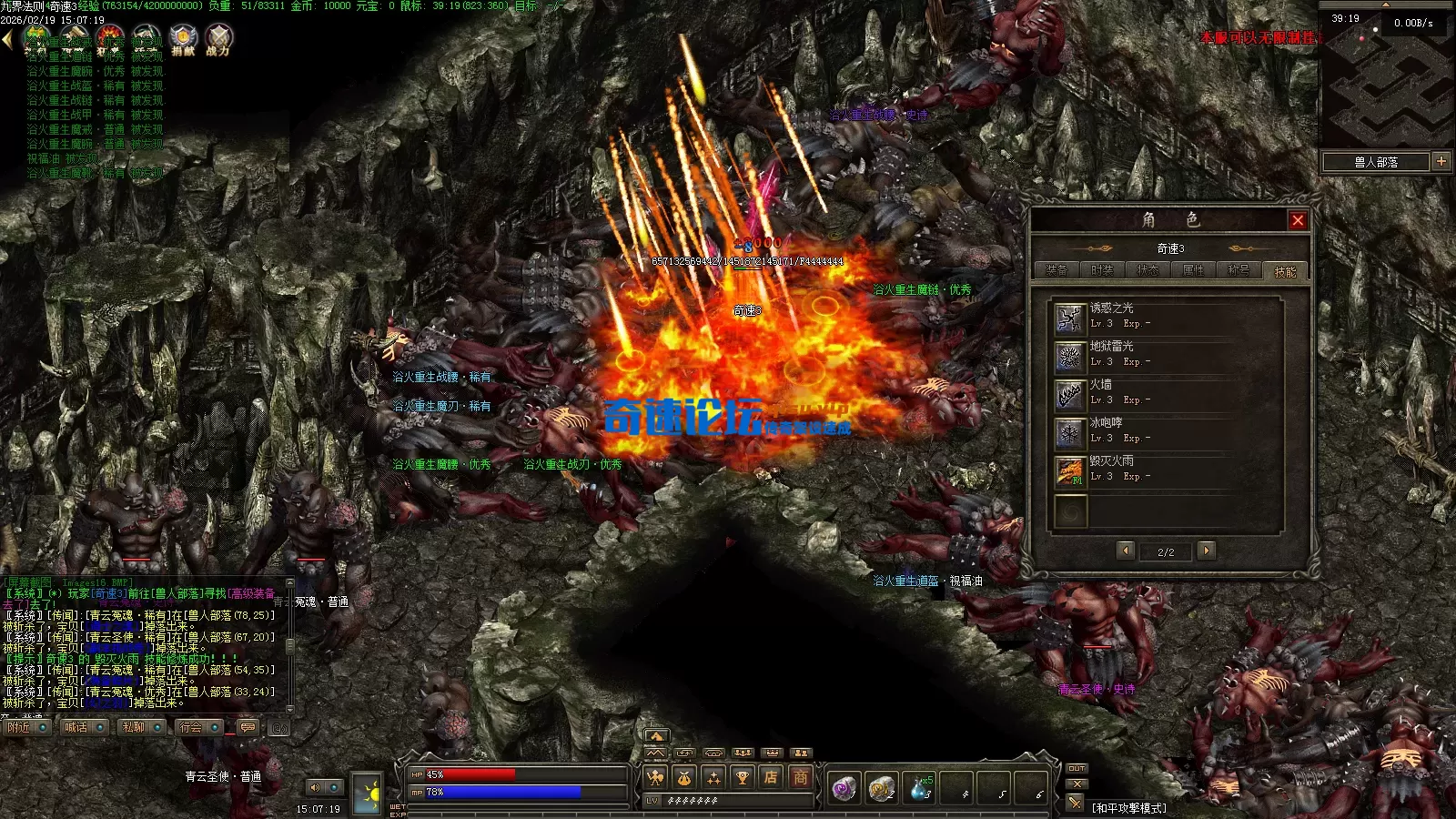Open the 战力 combat power icon
Image resolution: width=1456 pixels, height=819 pixels.
[x=218, y=39]
